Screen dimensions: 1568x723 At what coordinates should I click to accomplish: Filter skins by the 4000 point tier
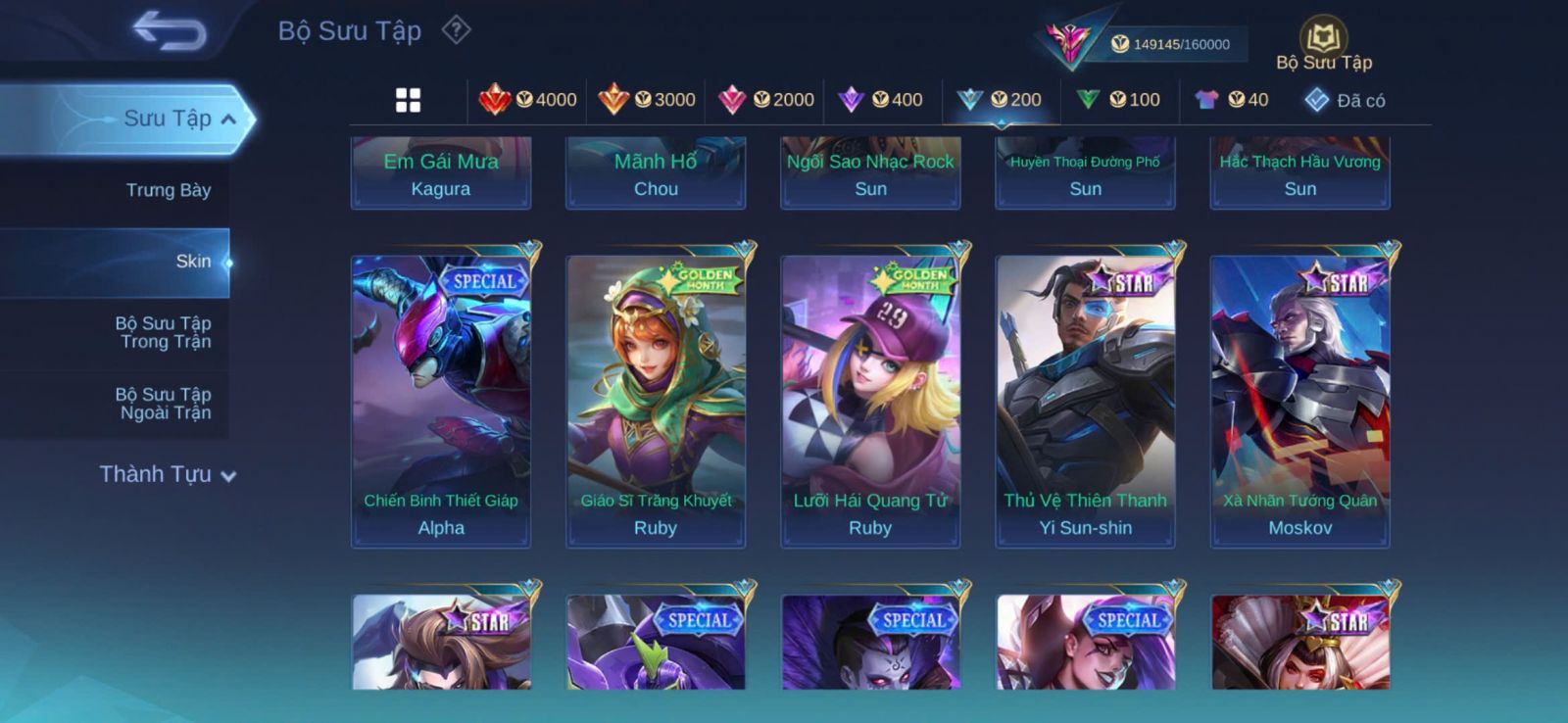(527, 100)
